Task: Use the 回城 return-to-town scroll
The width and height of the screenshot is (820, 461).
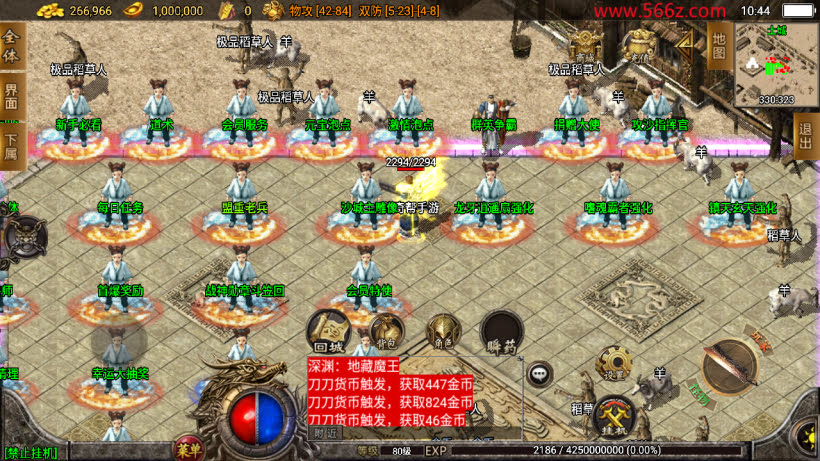Action: coord(327,329)
